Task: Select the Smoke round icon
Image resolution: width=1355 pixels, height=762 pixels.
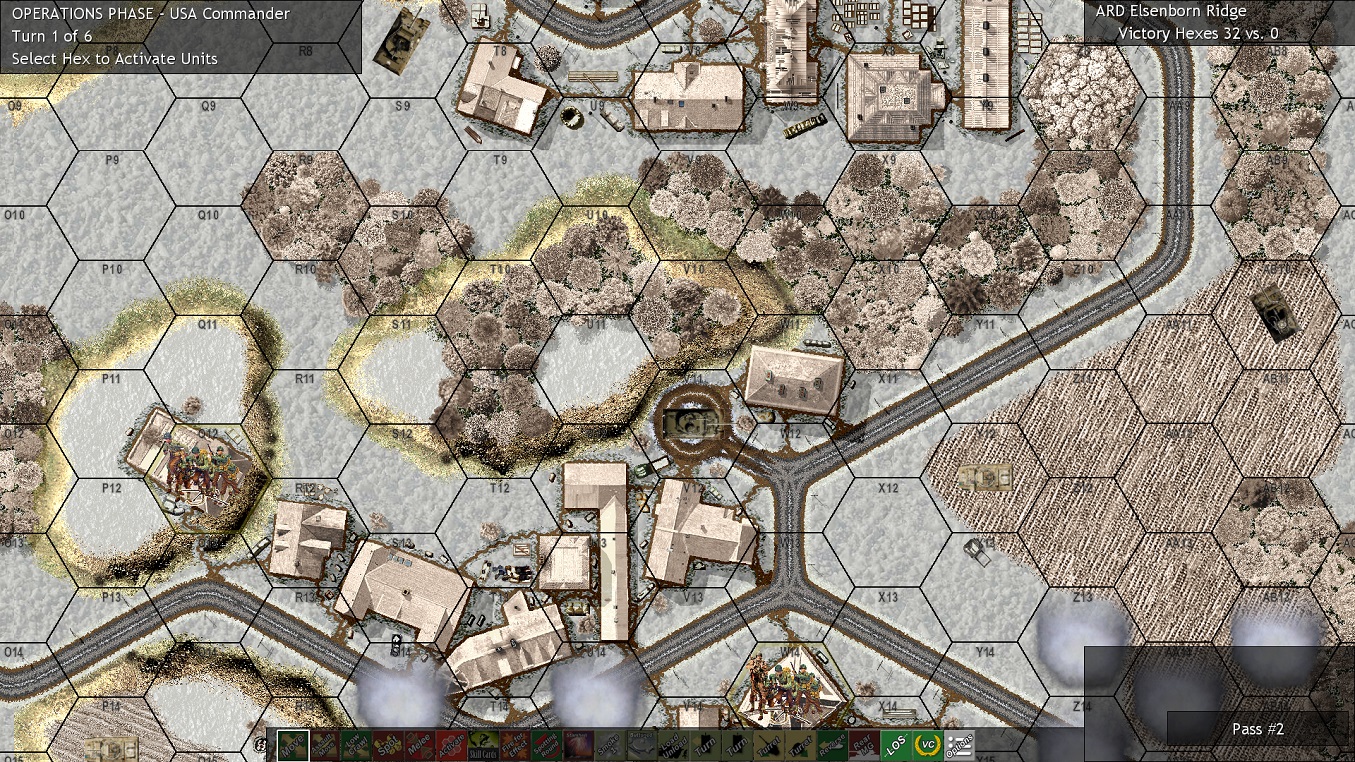Action: (x=611, y=745)
